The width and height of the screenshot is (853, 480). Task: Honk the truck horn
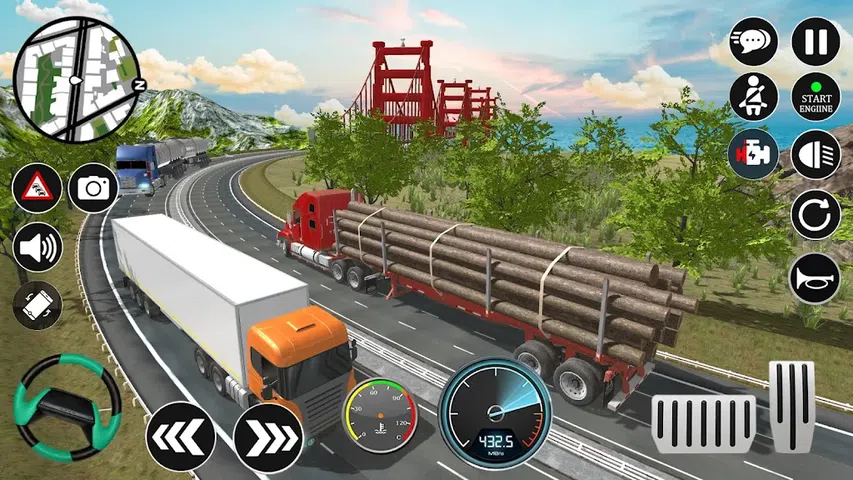click(x=816, y=277)
